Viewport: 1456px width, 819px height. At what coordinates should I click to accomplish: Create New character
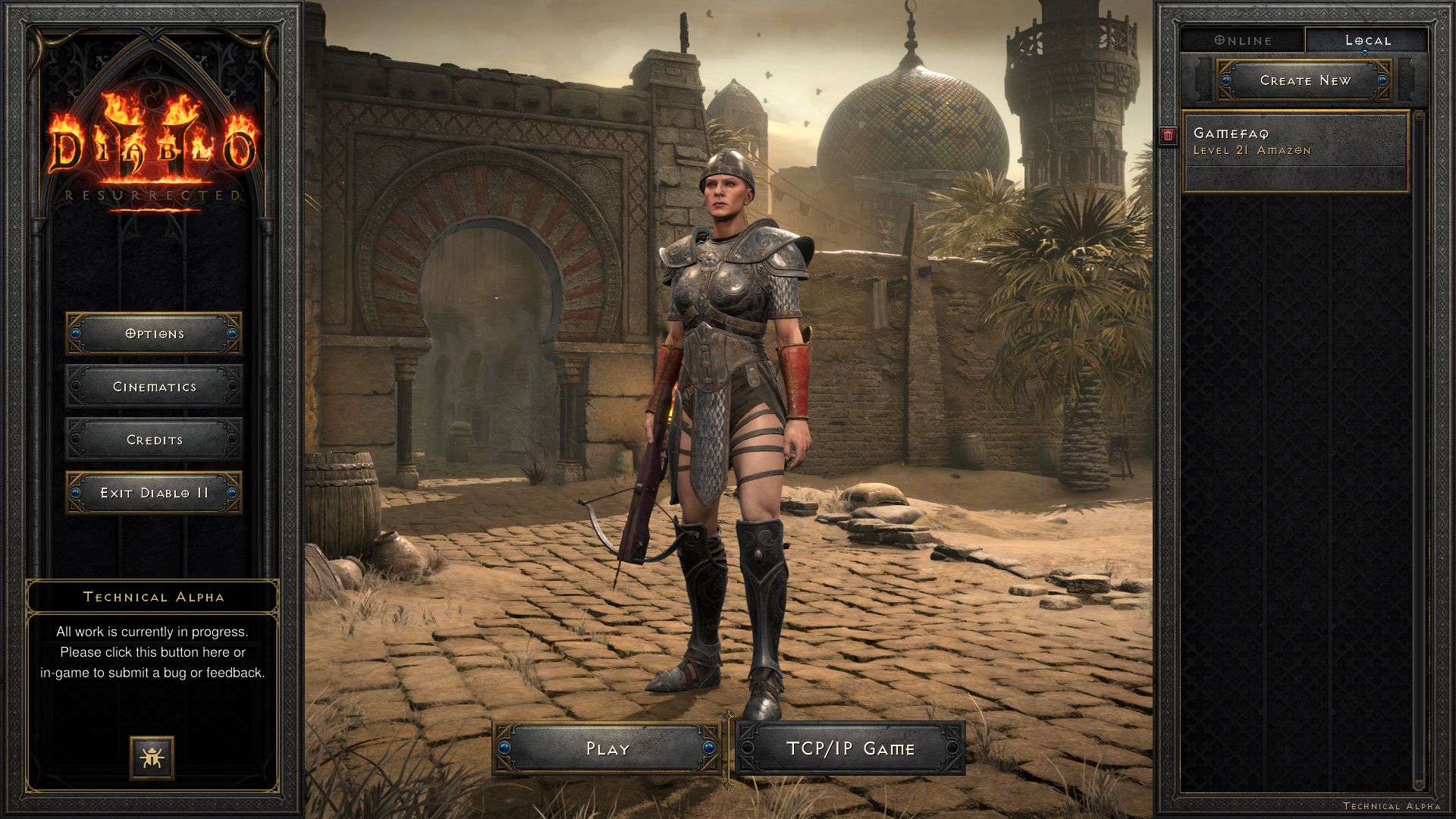tap(1304, 80)
